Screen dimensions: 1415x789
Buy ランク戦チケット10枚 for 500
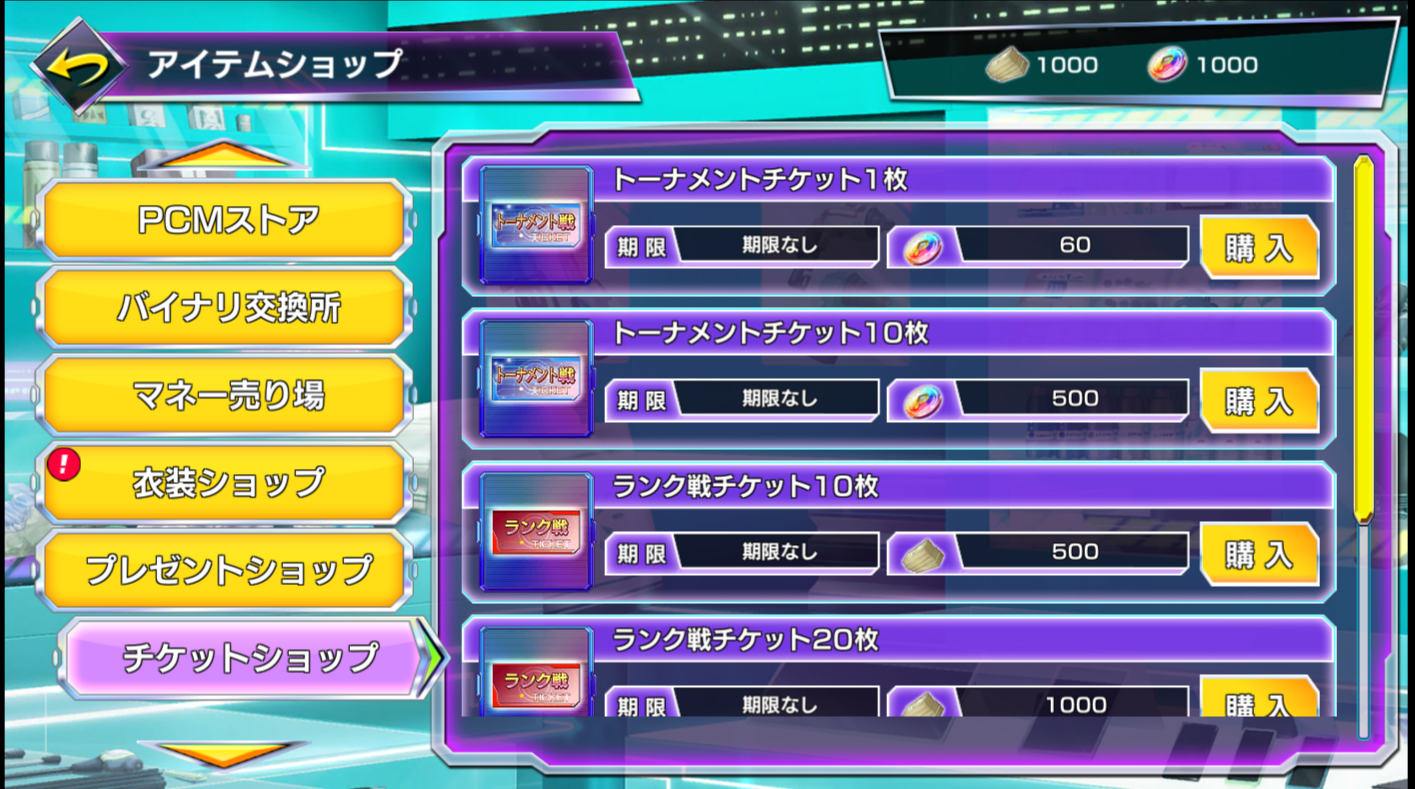tap(1259, 554)
